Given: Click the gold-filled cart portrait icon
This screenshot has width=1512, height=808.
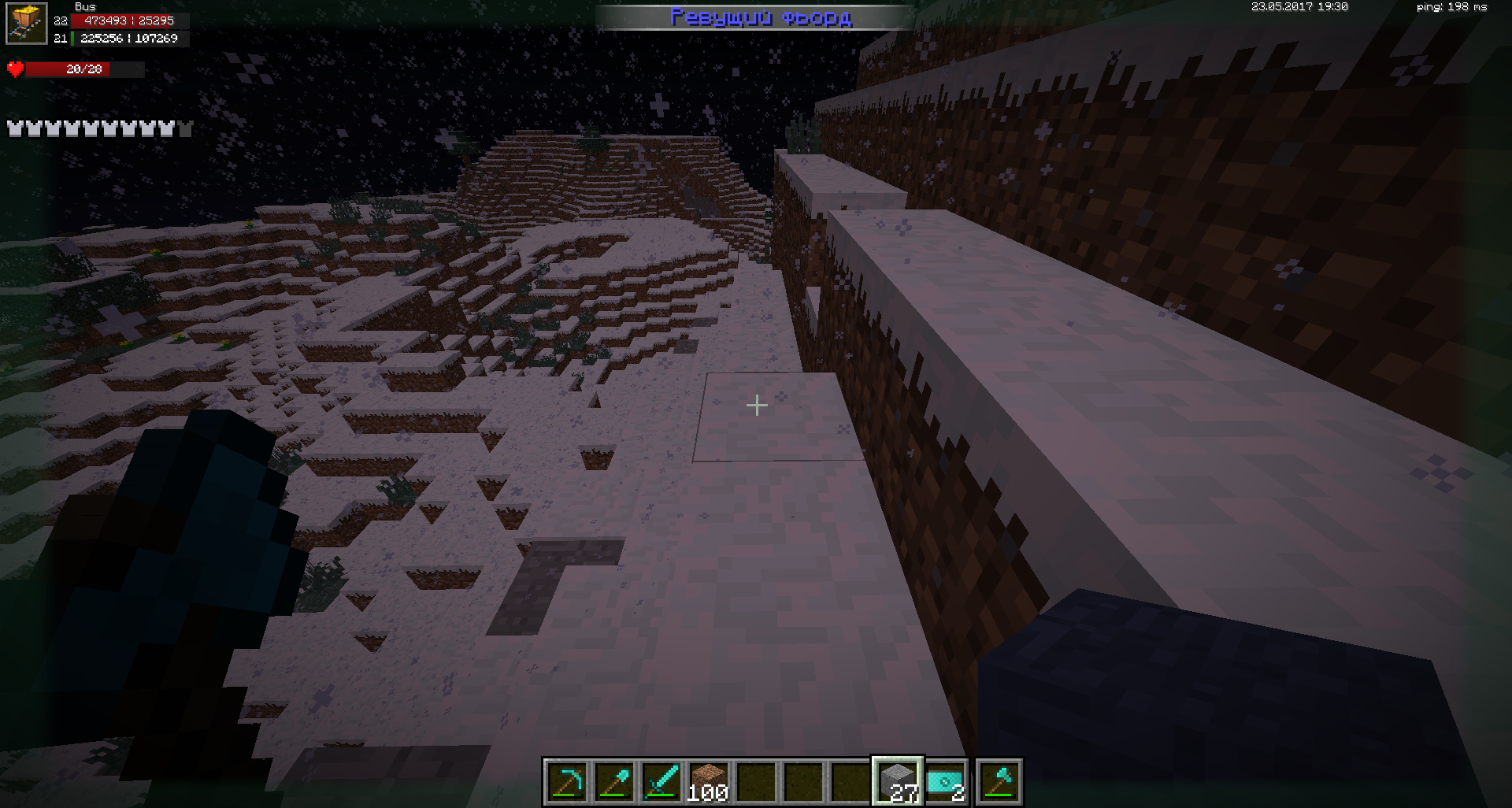Looking at the screenshot, I should [x=27, y=24].
